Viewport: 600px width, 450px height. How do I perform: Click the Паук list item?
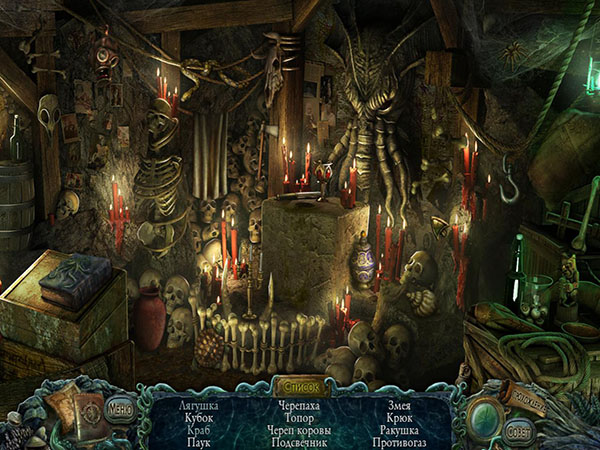click(200, 441)
